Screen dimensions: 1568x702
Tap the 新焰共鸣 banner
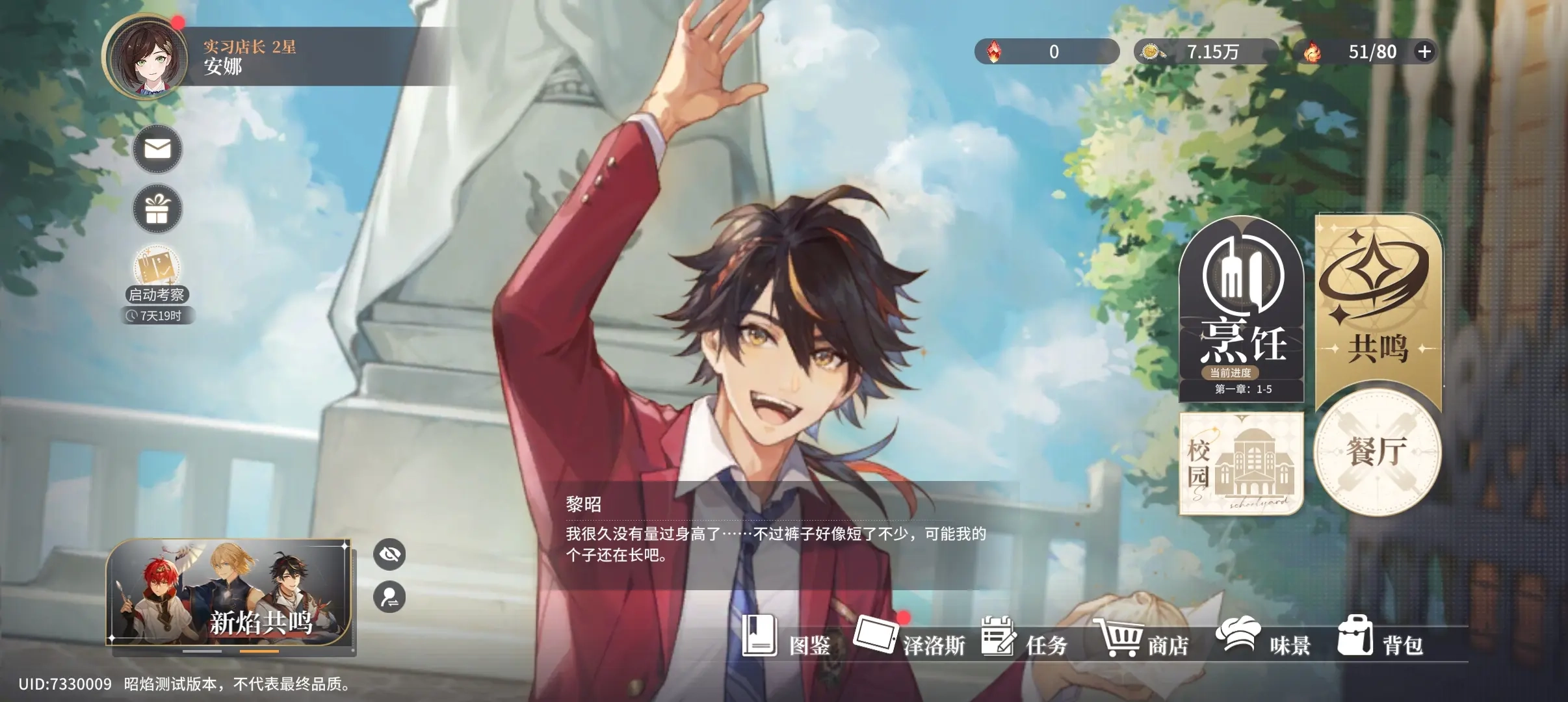(230, 593)
